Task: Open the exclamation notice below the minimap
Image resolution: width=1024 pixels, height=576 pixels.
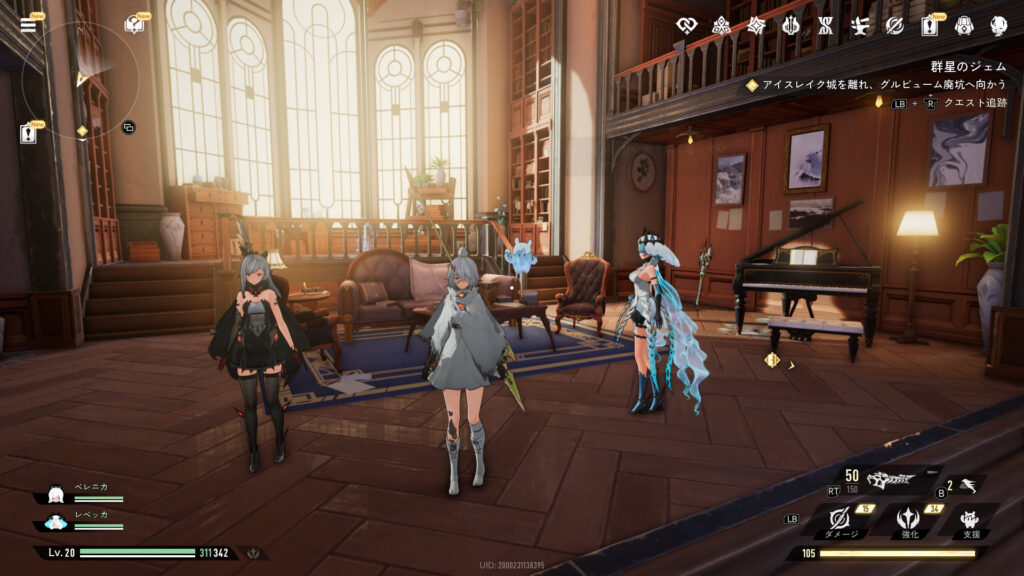Action: [x=27, y=133]
